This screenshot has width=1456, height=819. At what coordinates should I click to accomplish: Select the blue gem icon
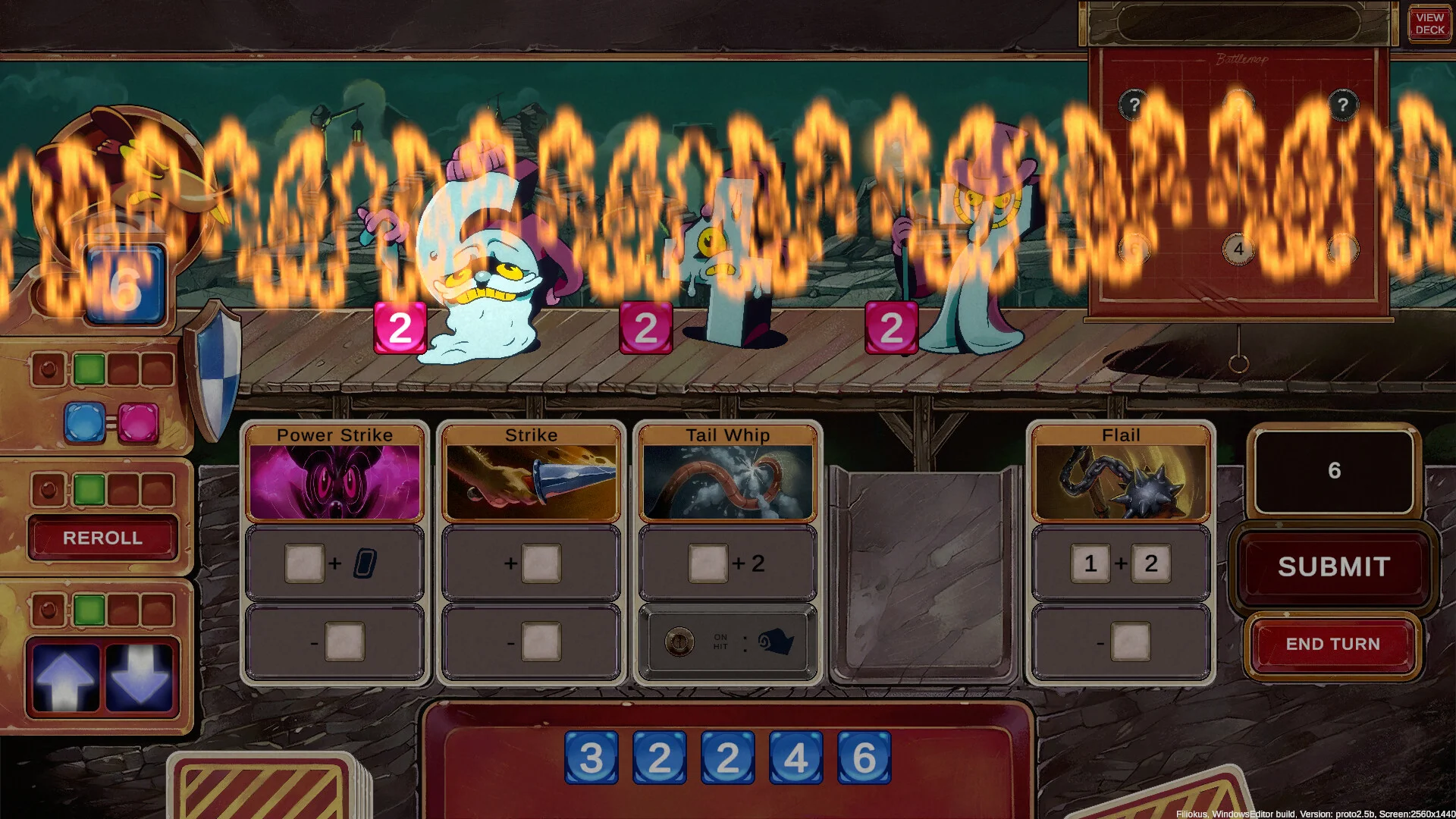click(x=84, y=422)
